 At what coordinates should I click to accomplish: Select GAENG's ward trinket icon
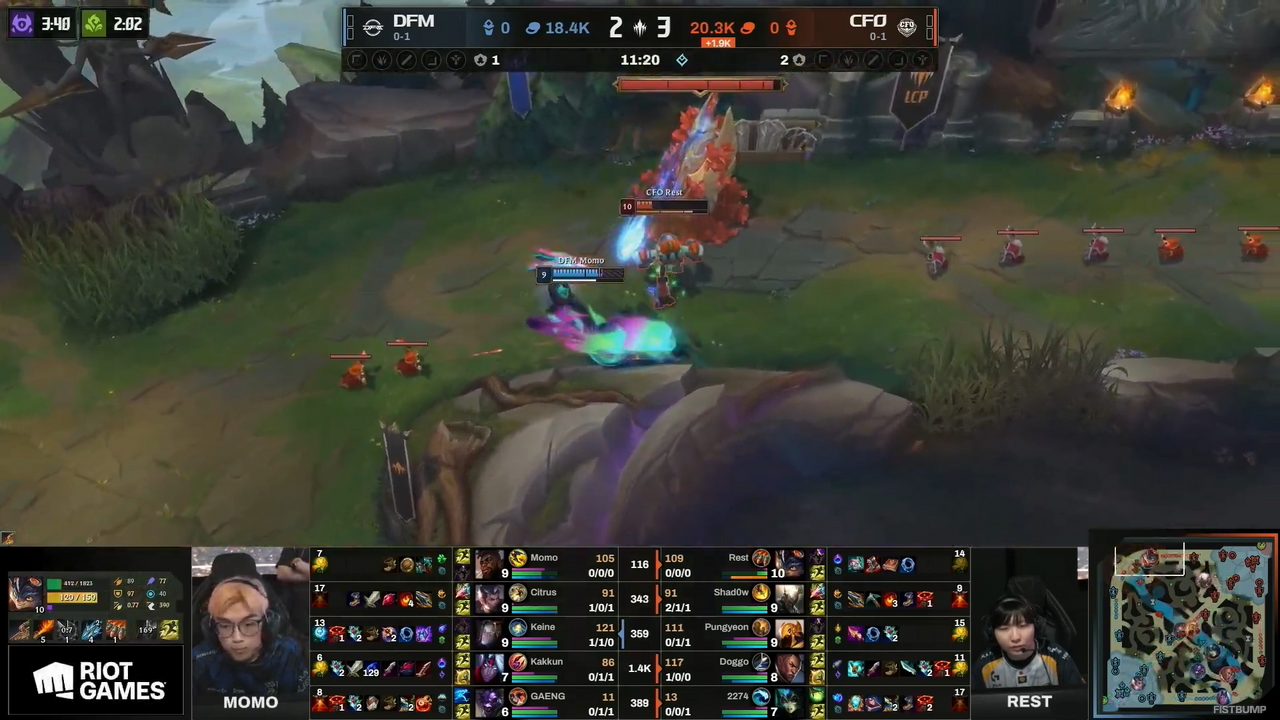440,698
